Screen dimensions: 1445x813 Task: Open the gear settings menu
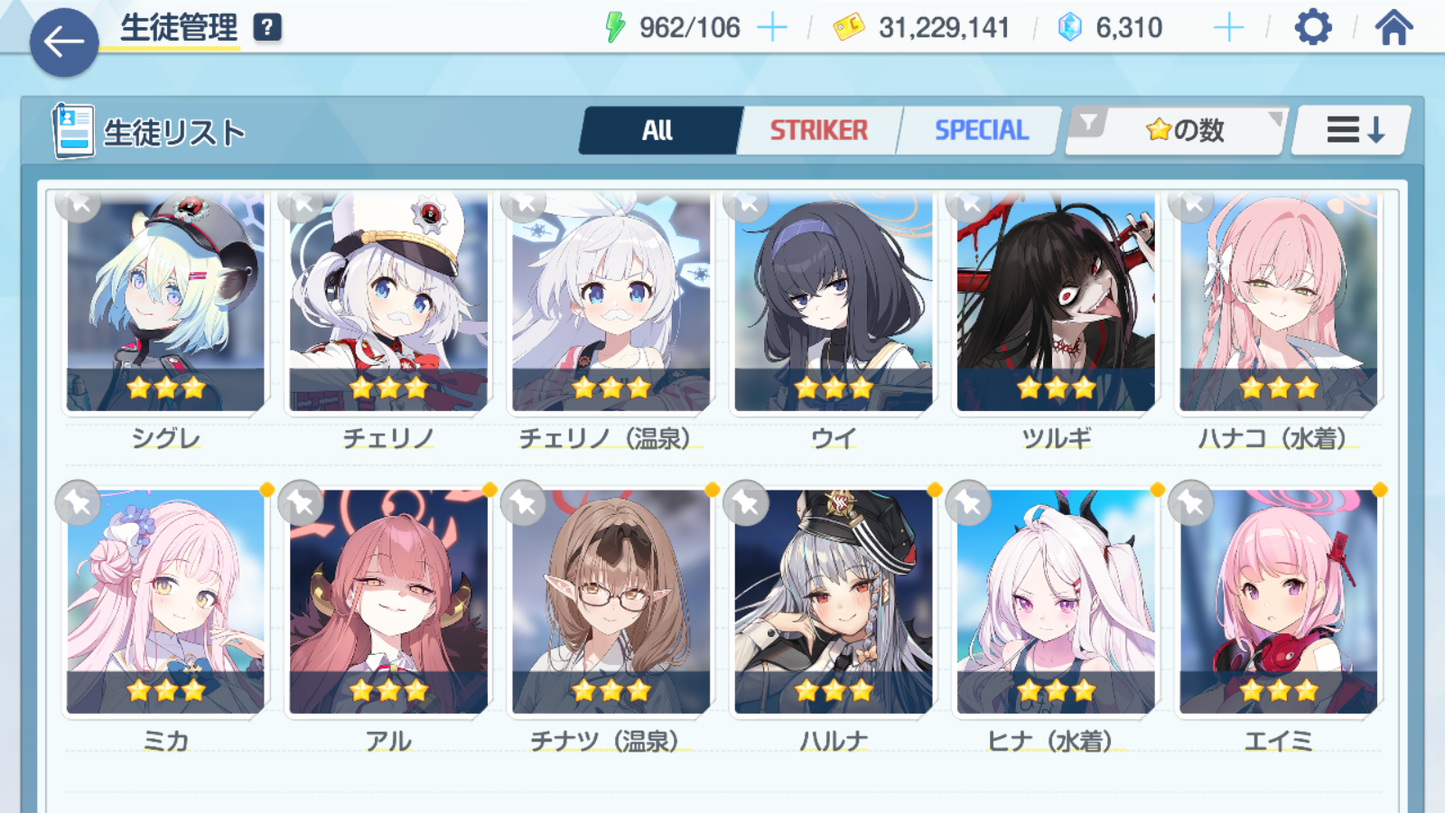[1313, 27]
